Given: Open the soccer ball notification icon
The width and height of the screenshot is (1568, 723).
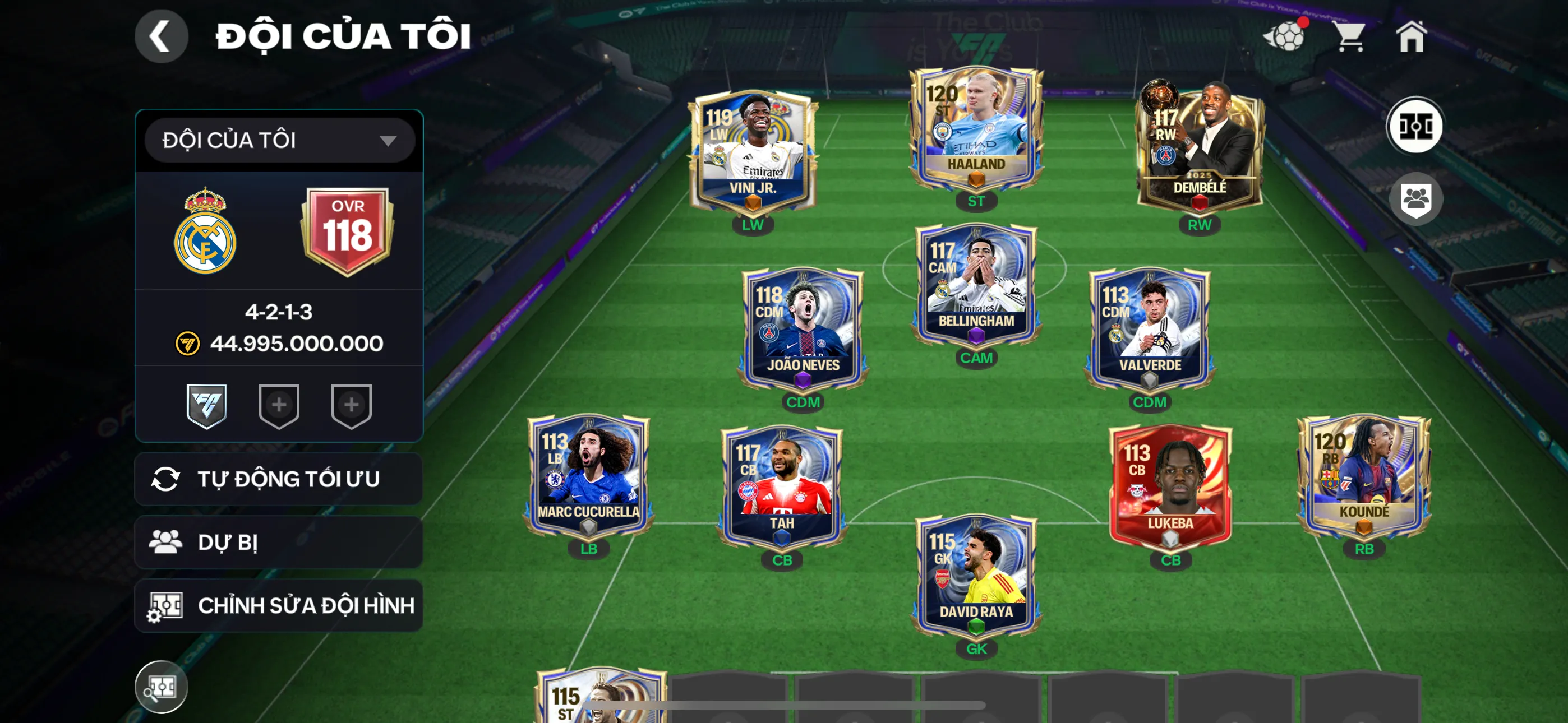Looking at the screenshot, I should click(1285, 36).
